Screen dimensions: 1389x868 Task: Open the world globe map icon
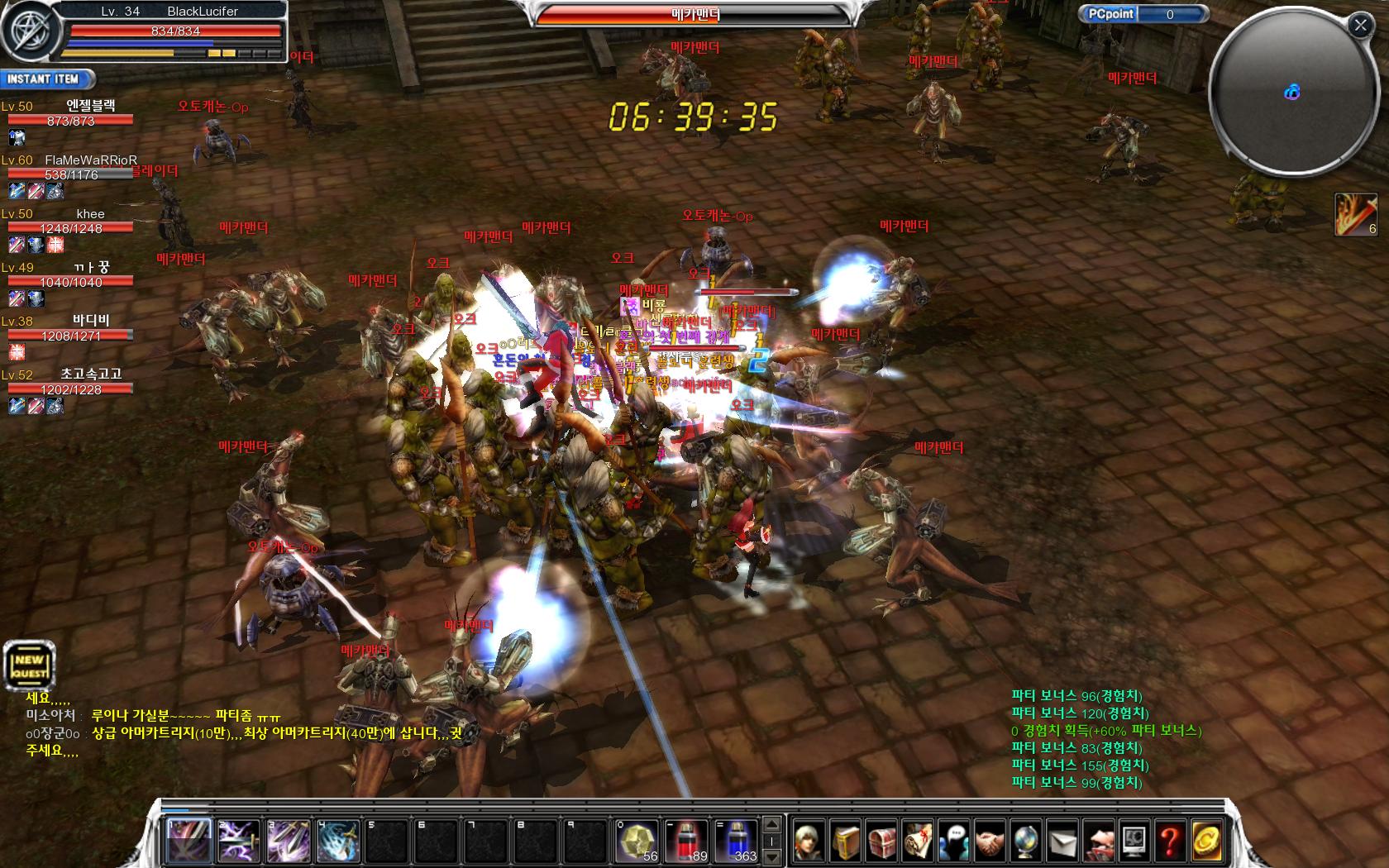pos(1026,842)
